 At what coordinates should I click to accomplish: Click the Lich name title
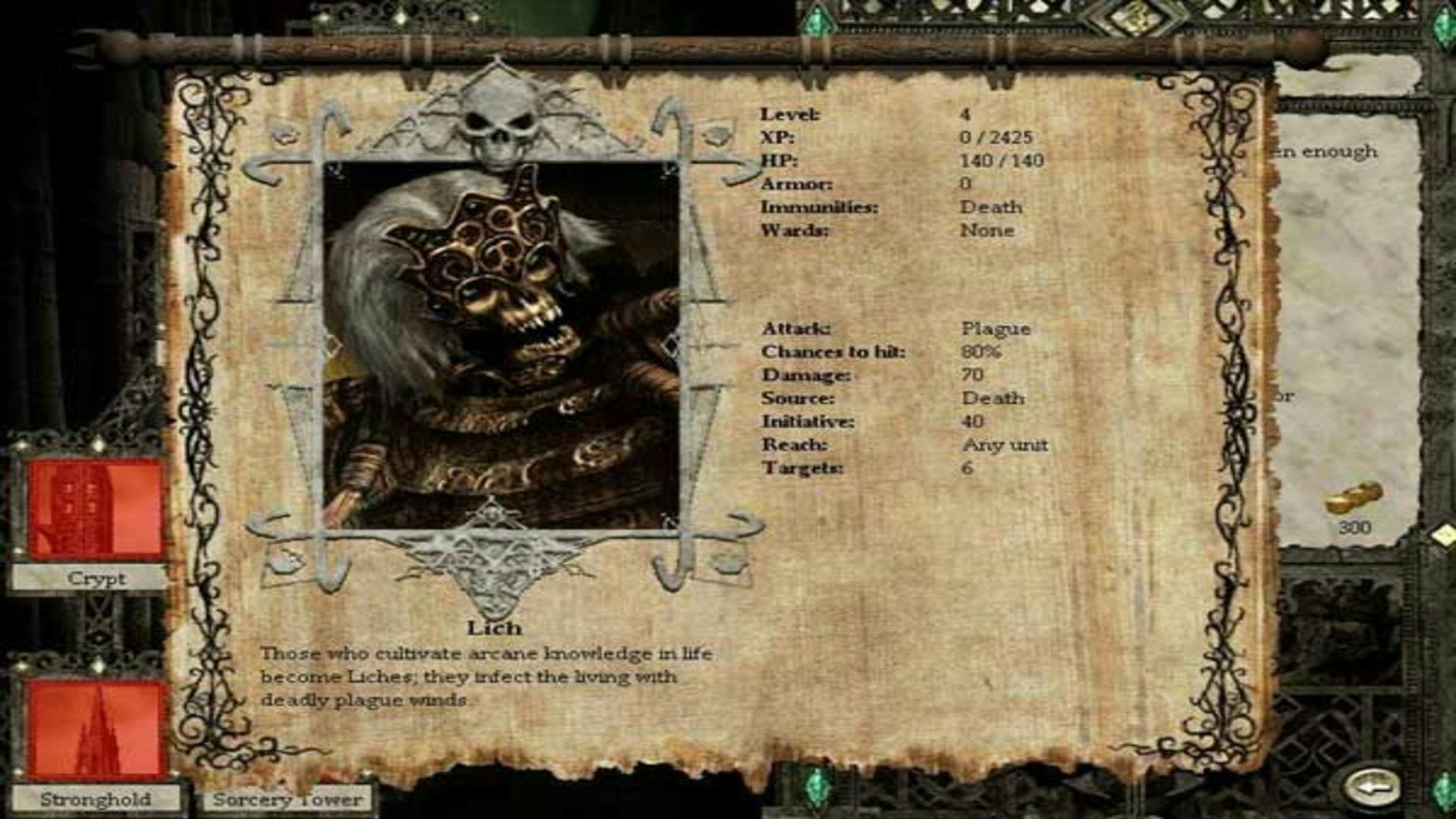pyautogui.click(x=494, y=627)
